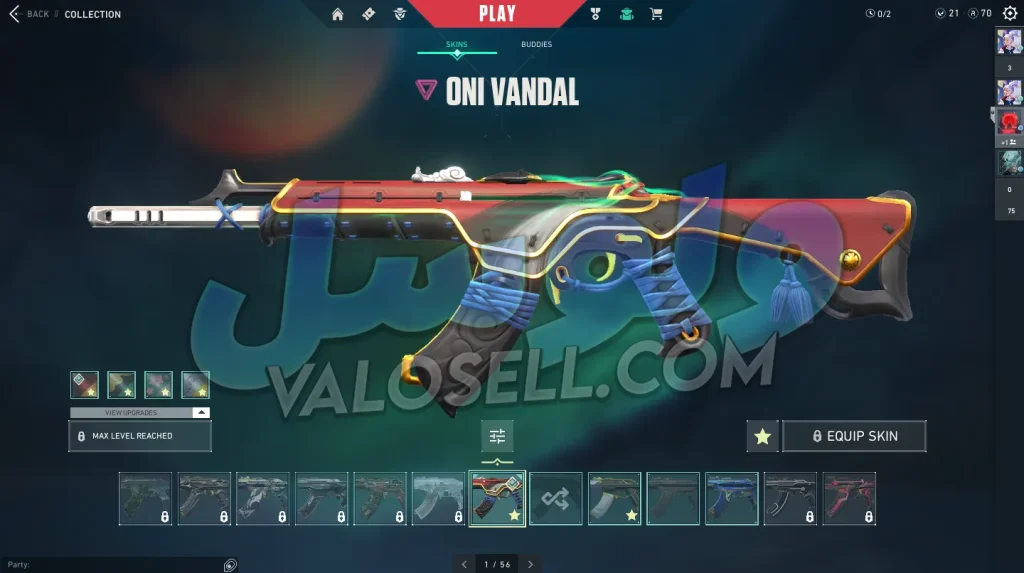
Task: Select the blue Vandal skin thumbnail
Action: 732,499
